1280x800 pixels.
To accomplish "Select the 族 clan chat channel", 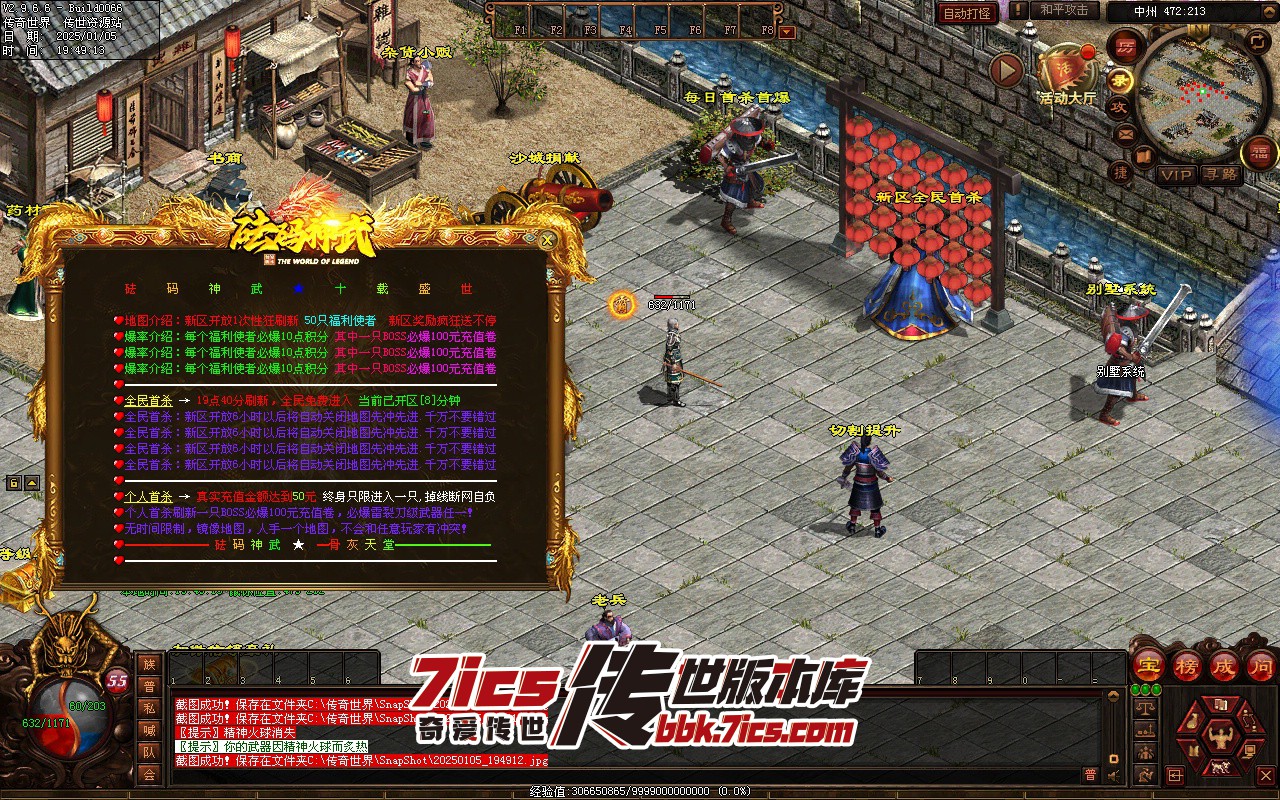I will coord(149,665).
